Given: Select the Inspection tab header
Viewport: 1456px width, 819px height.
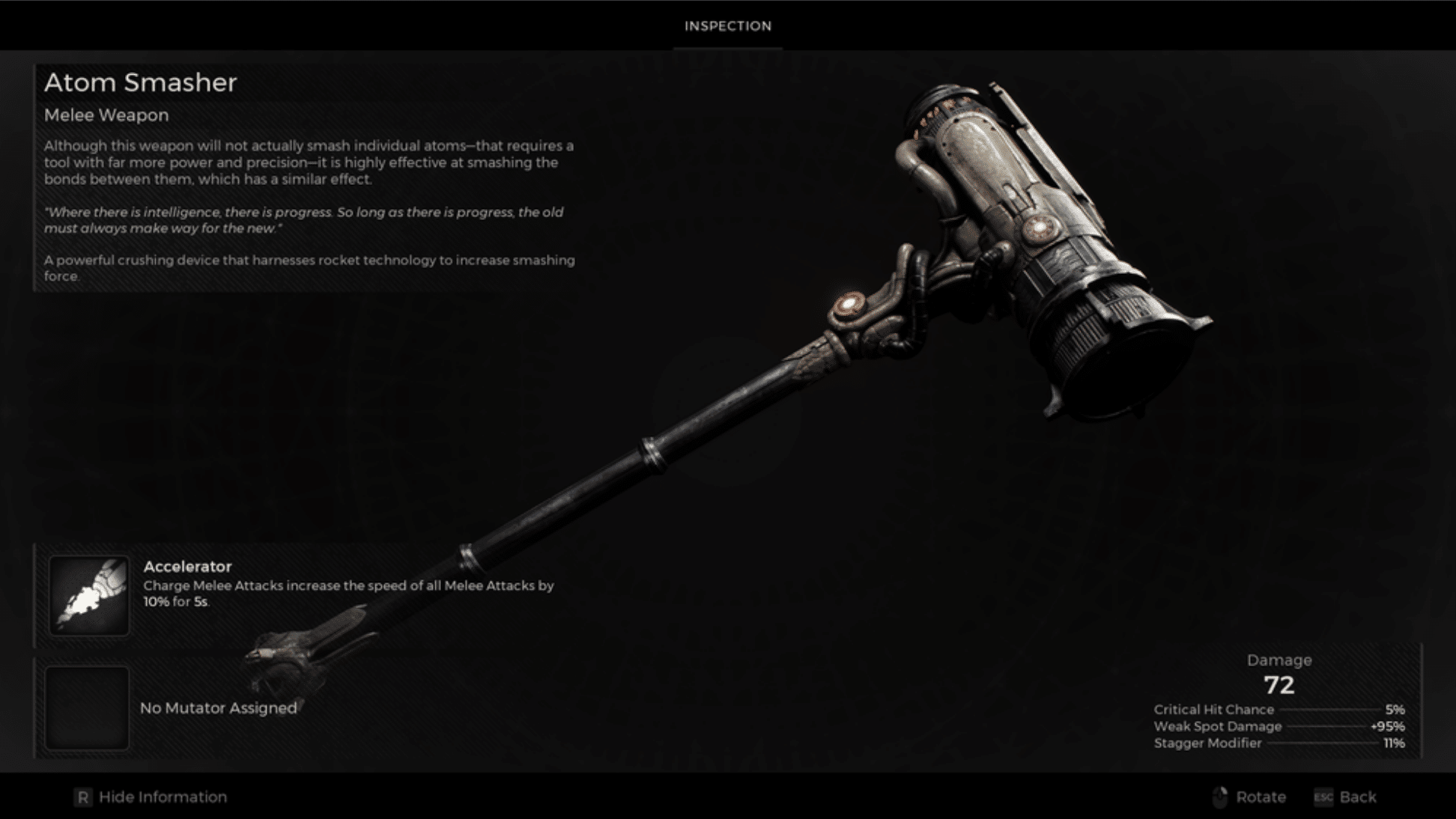Looking at the screenshot, I should pos(727,26).
